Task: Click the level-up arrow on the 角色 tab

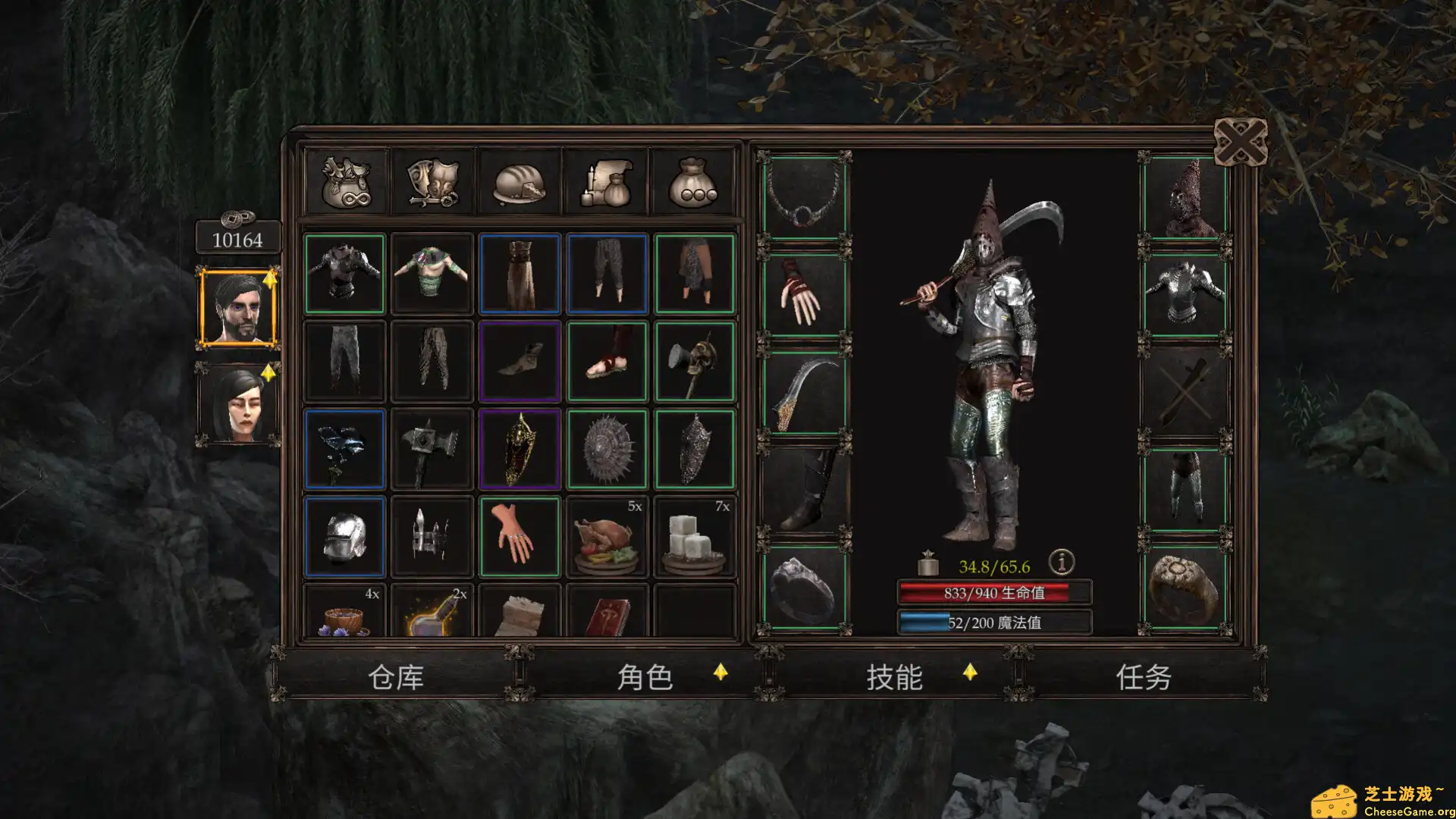Action: [x=720, y=671]
